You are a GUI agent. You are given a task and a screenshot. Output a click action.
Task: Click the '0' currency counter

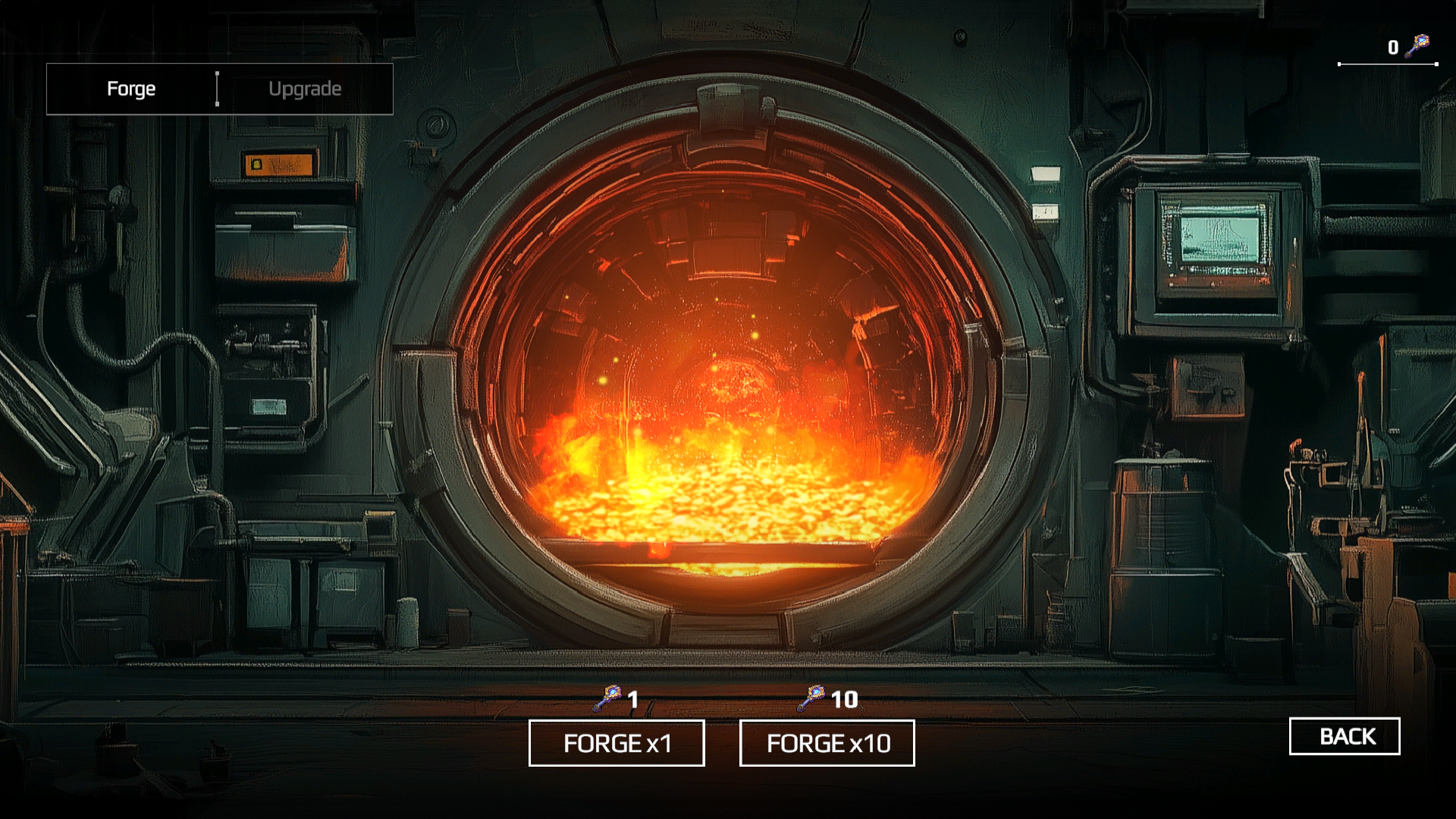pos(1392,47)
